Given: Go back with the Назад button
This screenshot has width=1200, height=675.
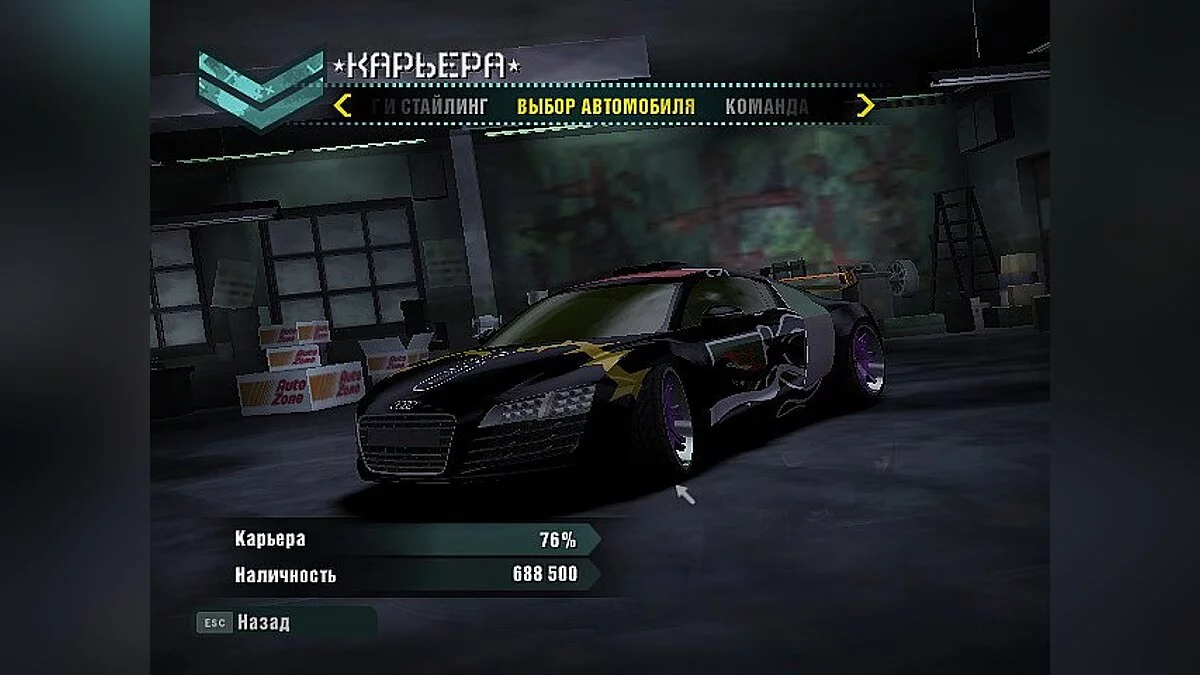Looking at the screenshot, I should tap(263, 622).
